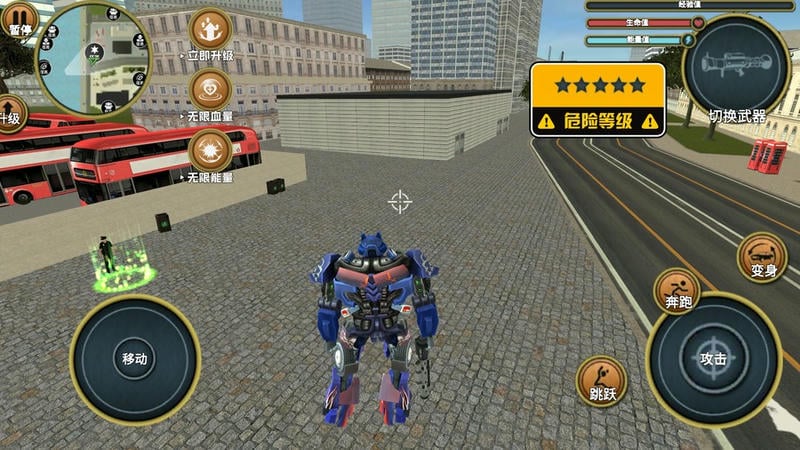Tap the 奔跑 run button

[677, 291]
